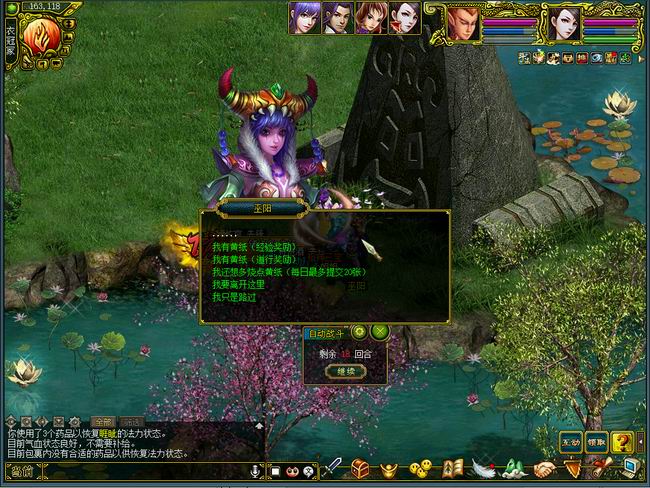Image resolution: width=650 pixels, height=488 pixels.
Task: Toggle the microphone voice icon
Action: click(x=256, y=470)
